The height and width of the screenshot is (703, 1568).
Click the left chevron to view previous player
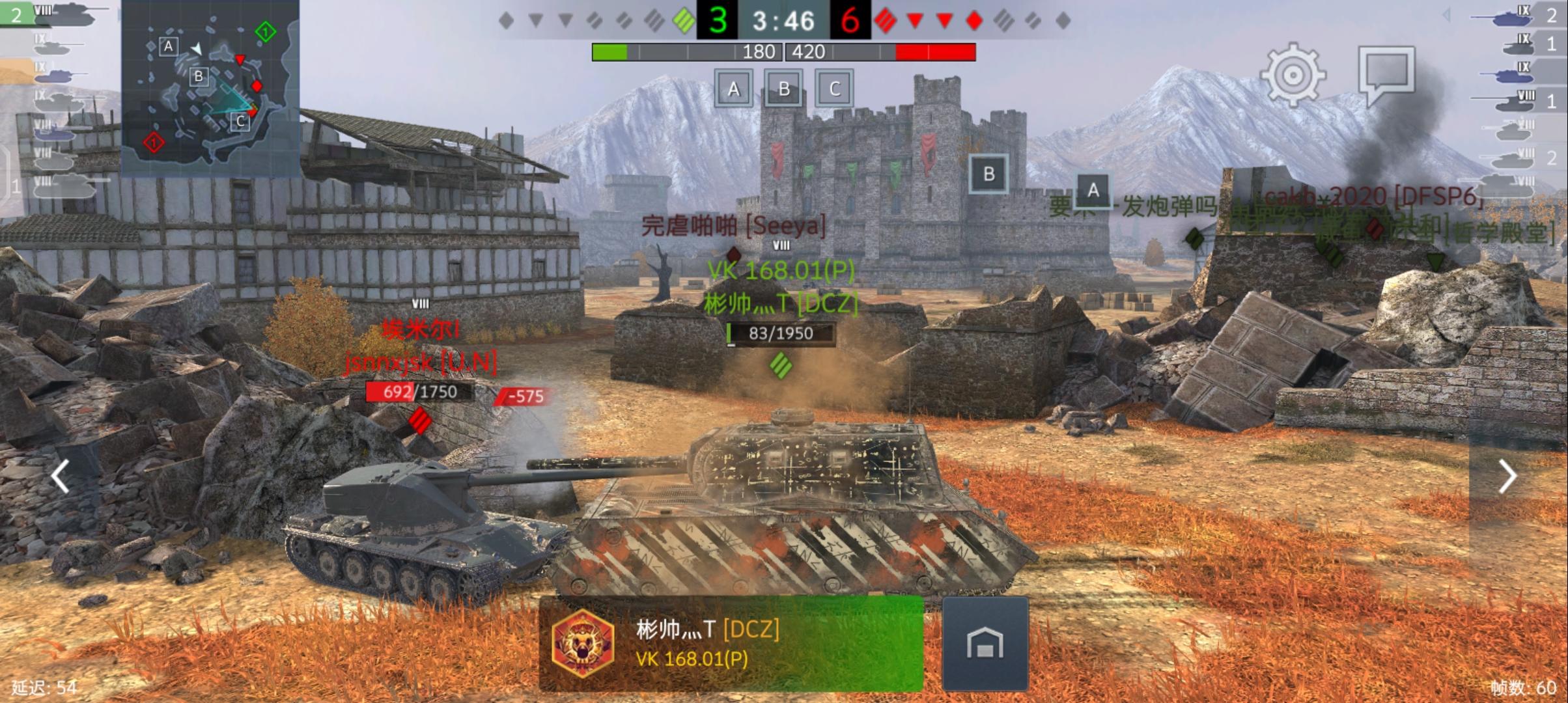(60, 477)
